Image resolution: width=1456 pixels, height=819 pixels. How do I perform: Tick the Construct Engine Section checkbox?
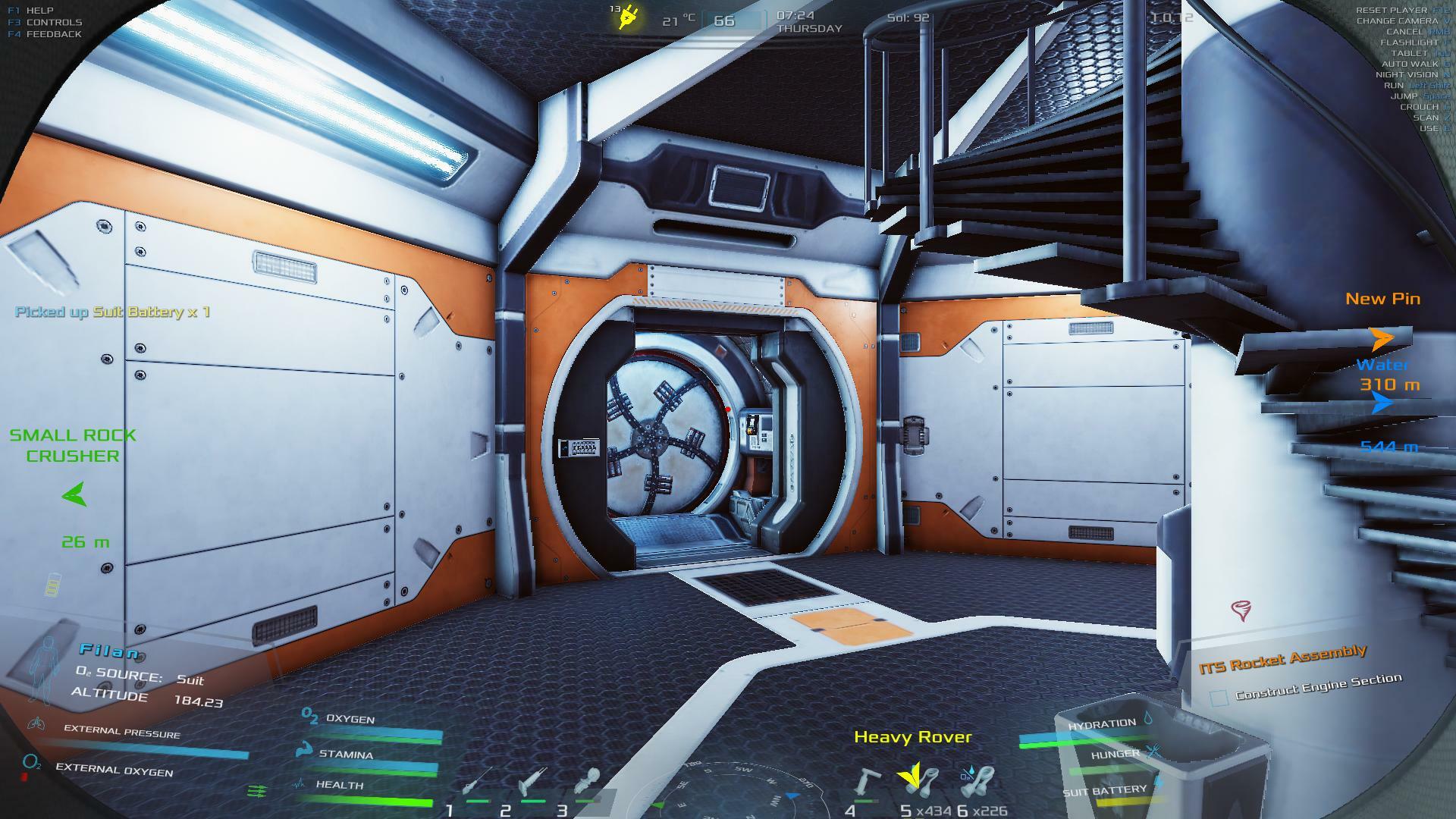pyautogui.click(x=1219, y=698)
